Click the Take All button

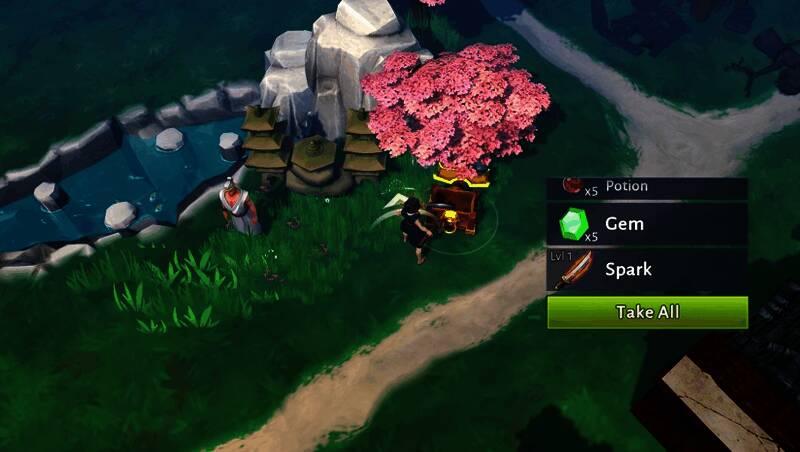[647, 312]
